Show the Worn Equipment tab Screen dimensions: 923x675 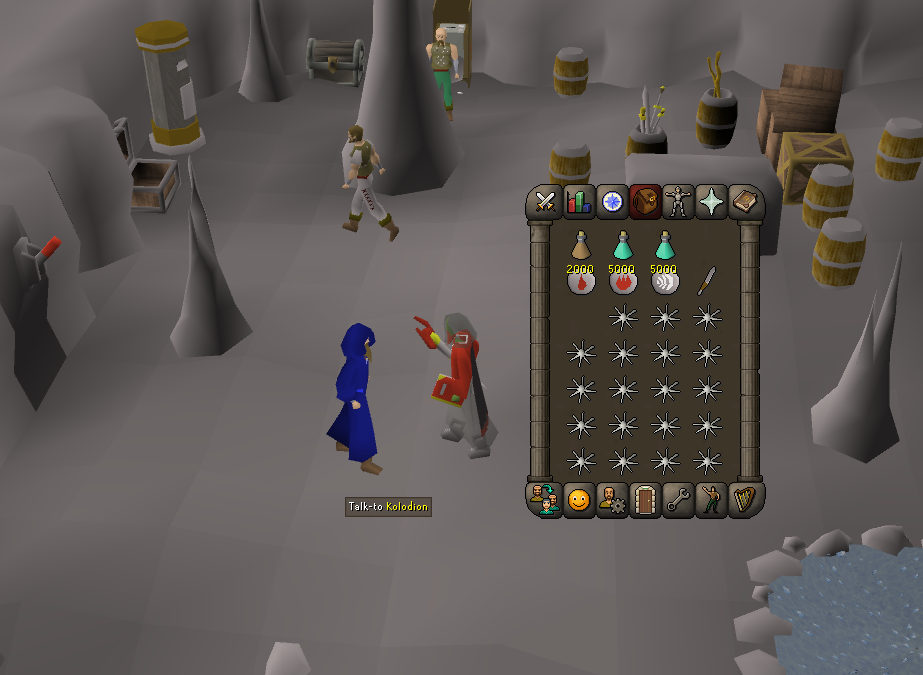[678, 202]
